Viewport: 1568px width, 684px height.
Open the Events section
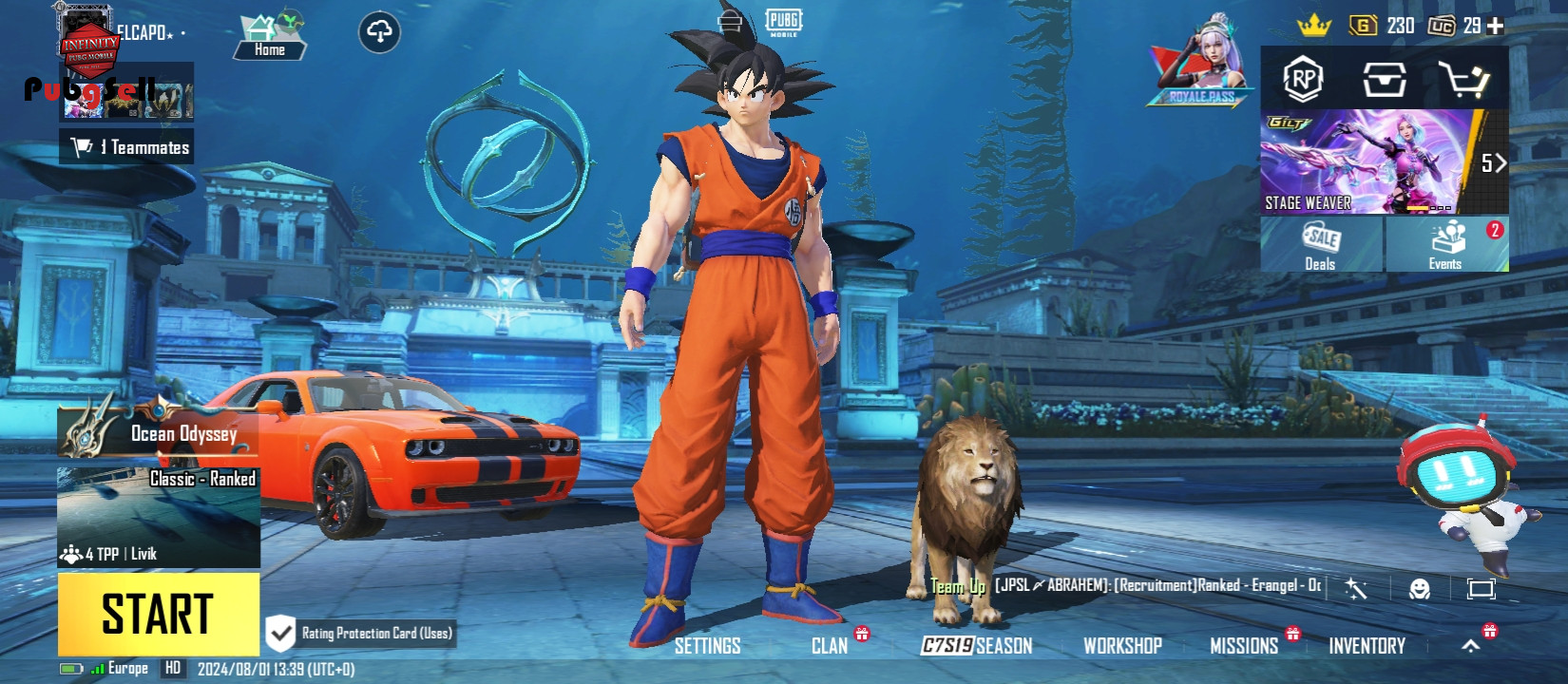[1446, 245]
